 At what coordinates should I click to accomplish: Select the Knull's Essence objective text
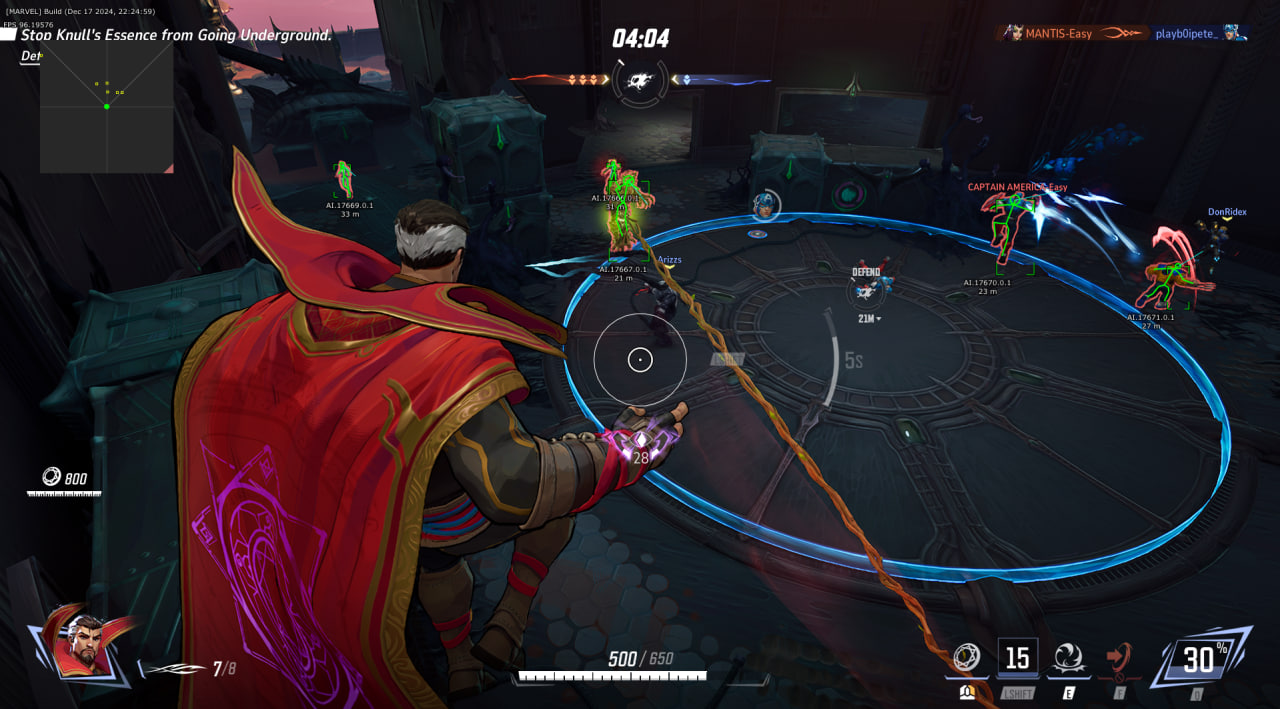point(176,35)
